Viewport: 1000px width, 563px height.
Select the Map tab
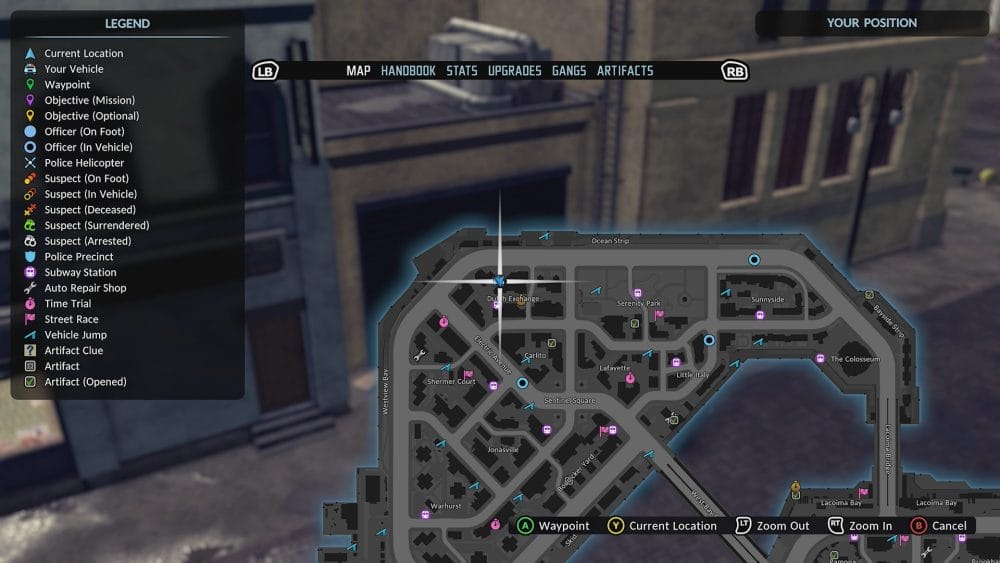click(358, 71)
